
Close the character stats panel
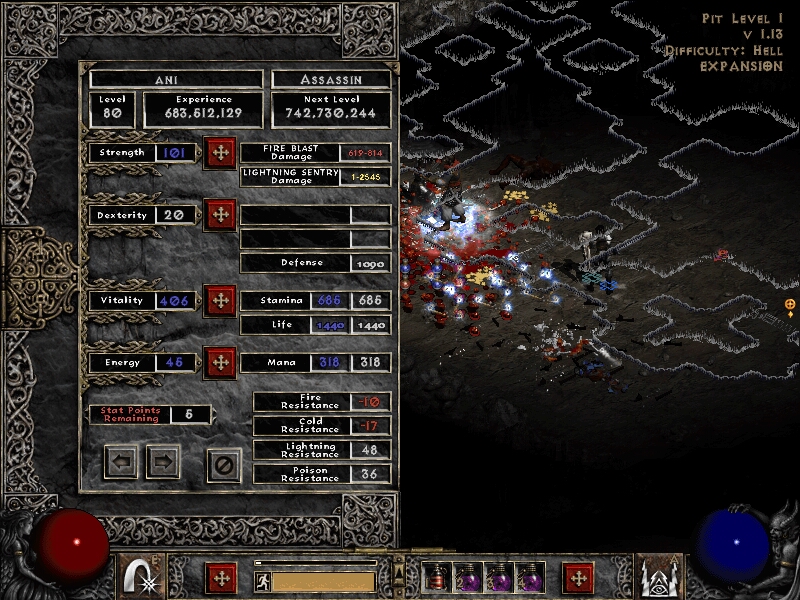224,464
